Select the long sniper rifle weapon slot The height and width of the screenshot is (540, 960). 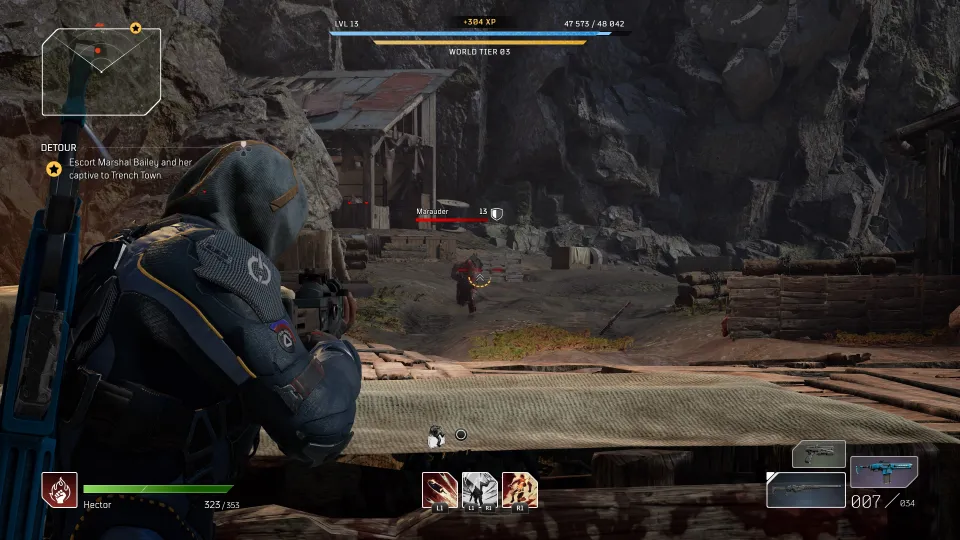pyautogui.click(x=805, y=489)
